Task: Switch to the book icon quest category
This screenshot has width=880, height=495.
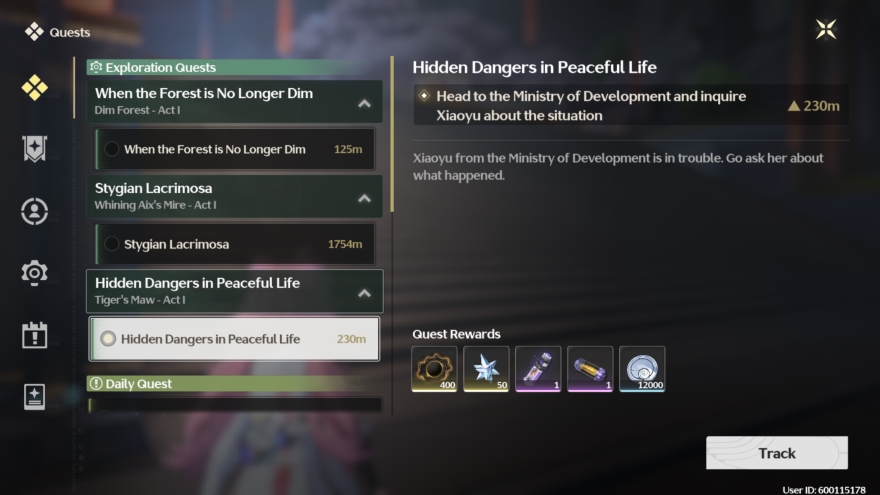Action: pyautogui.click(x=34, y=396)
